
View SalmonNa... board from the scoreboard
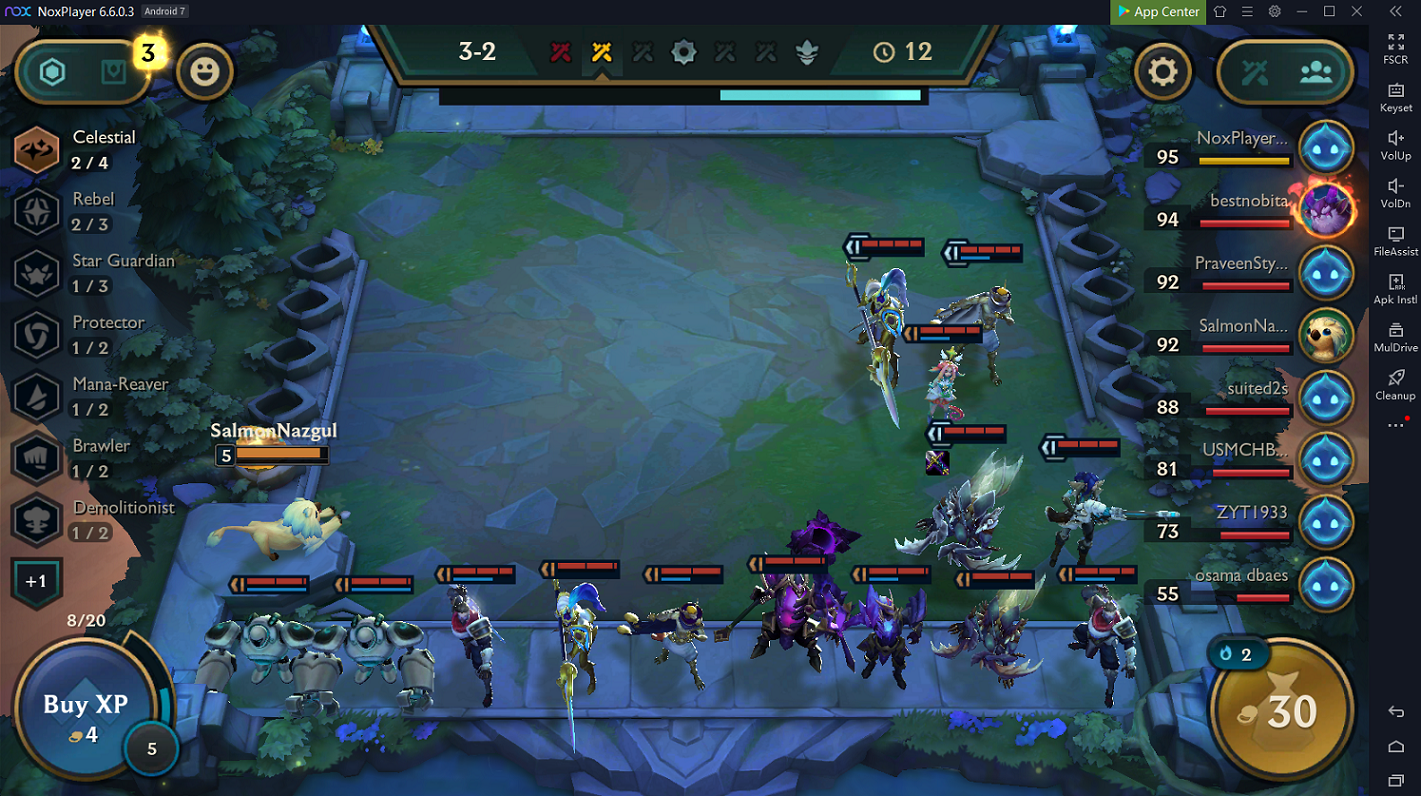(1325, 336)
